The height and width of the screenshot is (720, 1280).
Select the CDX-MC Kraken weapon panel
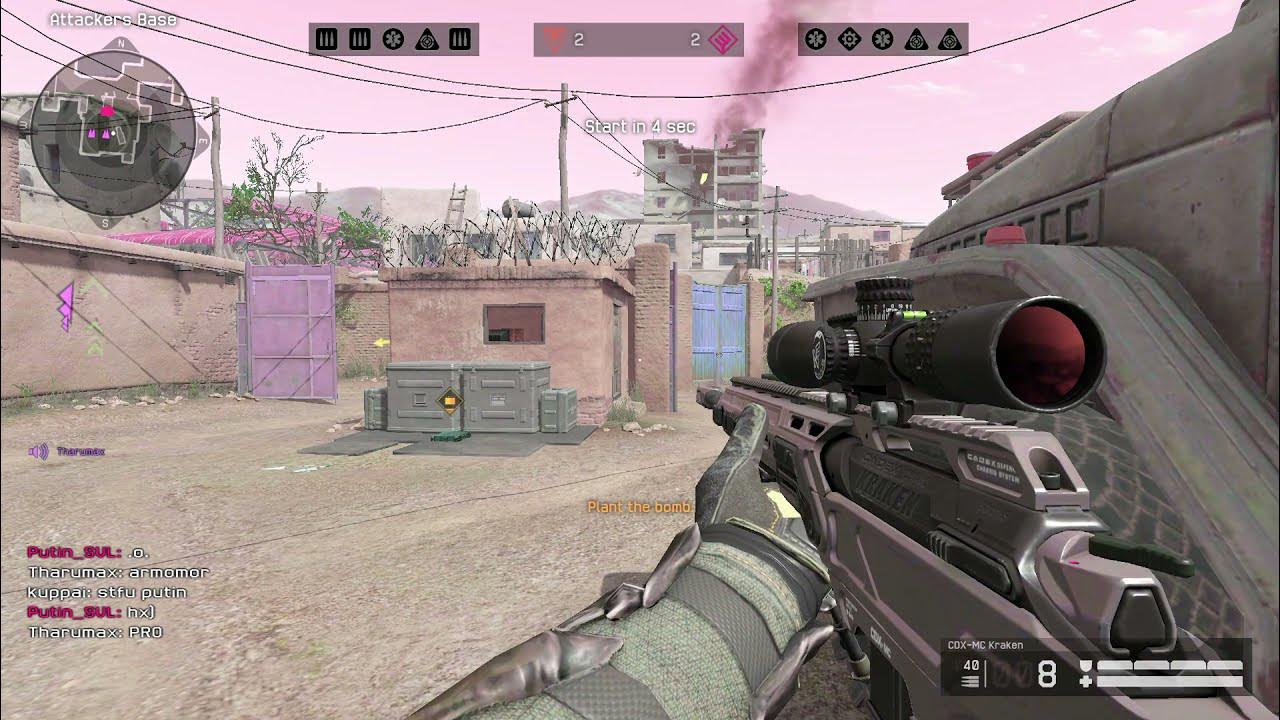(1095, 667)
